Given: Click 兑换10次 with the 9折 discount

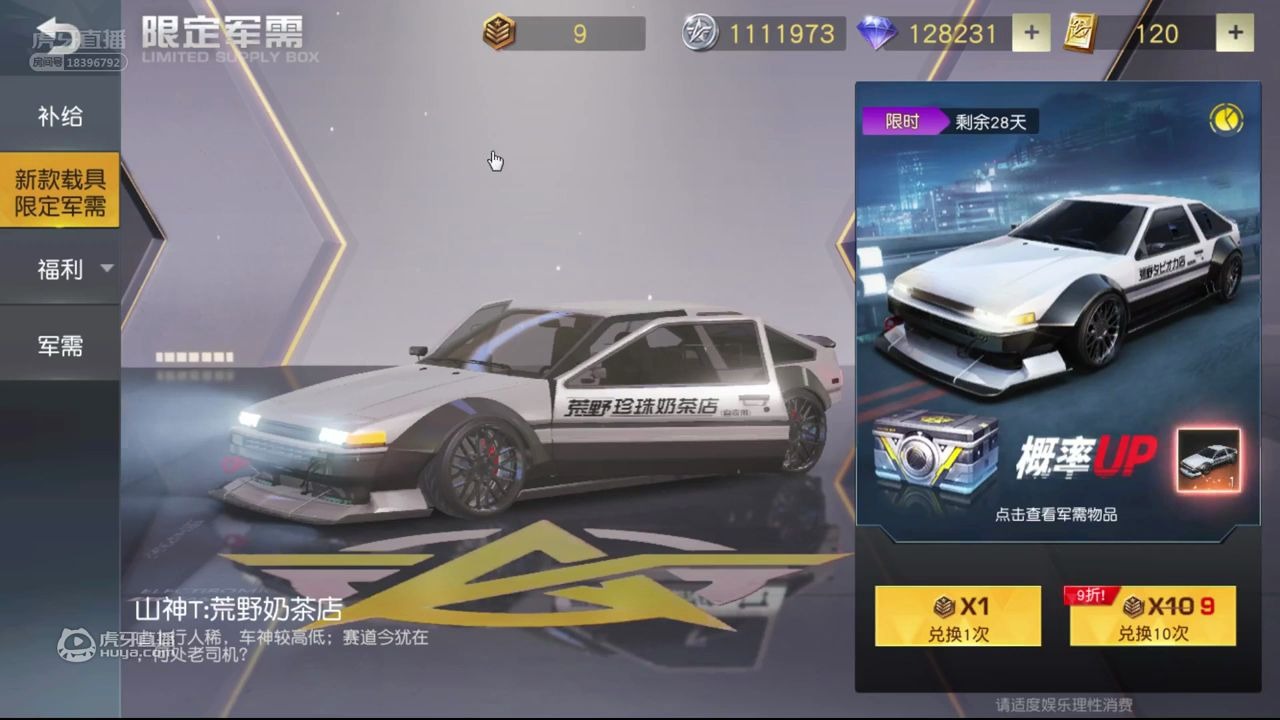Looking at the screenshot, I should 1151,617.
